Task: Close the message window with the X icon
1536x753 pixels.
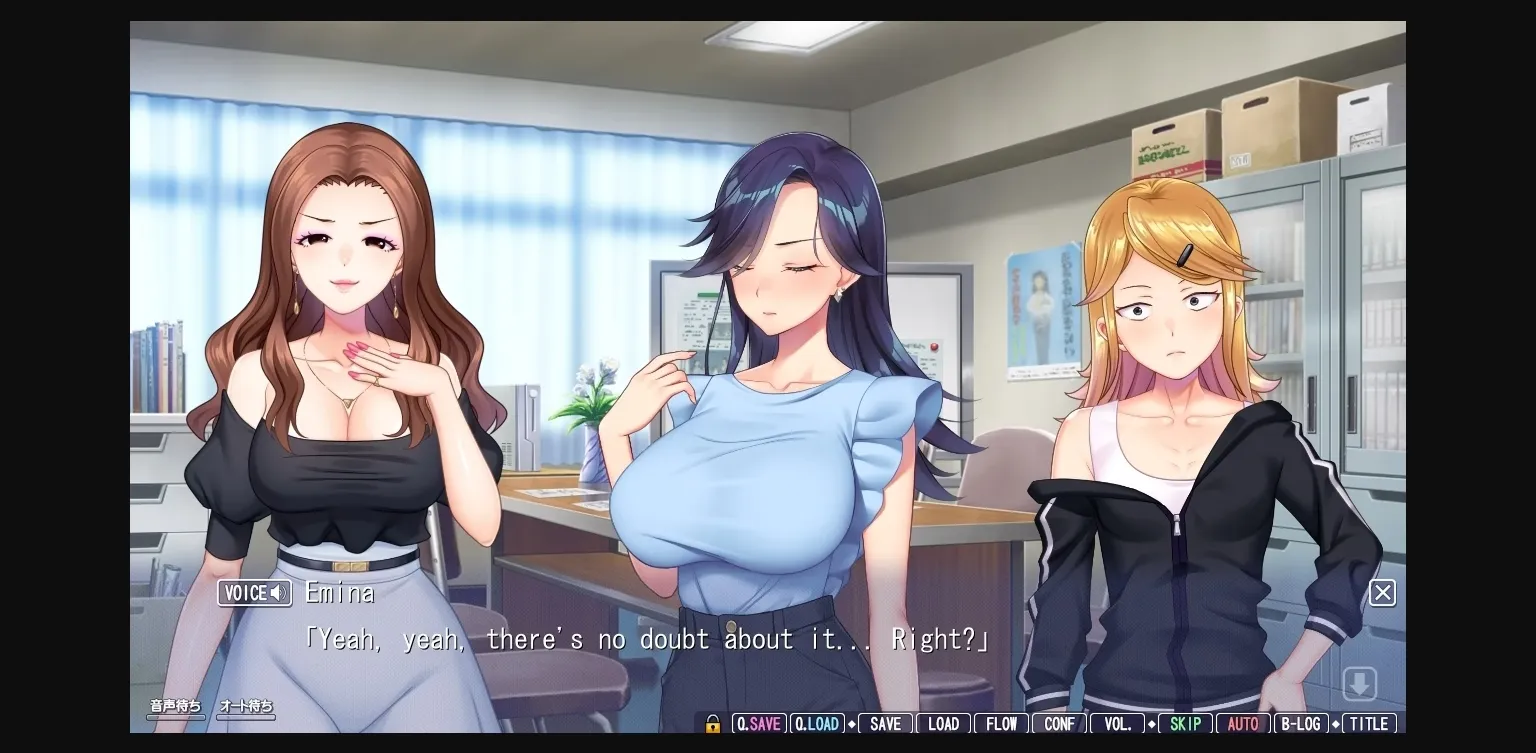Action: click(1382, 592)
